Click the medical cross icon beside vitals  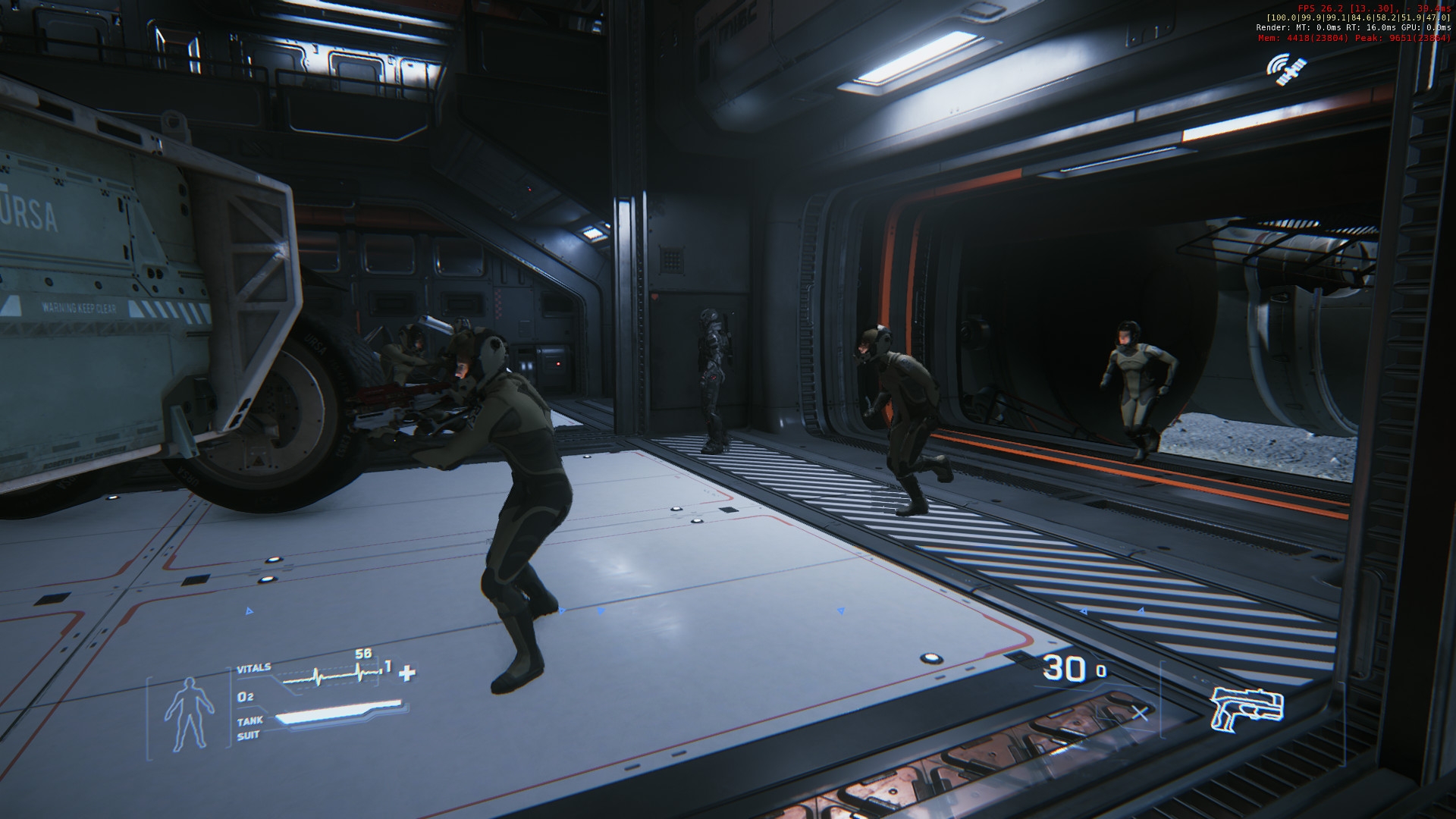(x=408, y=673)
